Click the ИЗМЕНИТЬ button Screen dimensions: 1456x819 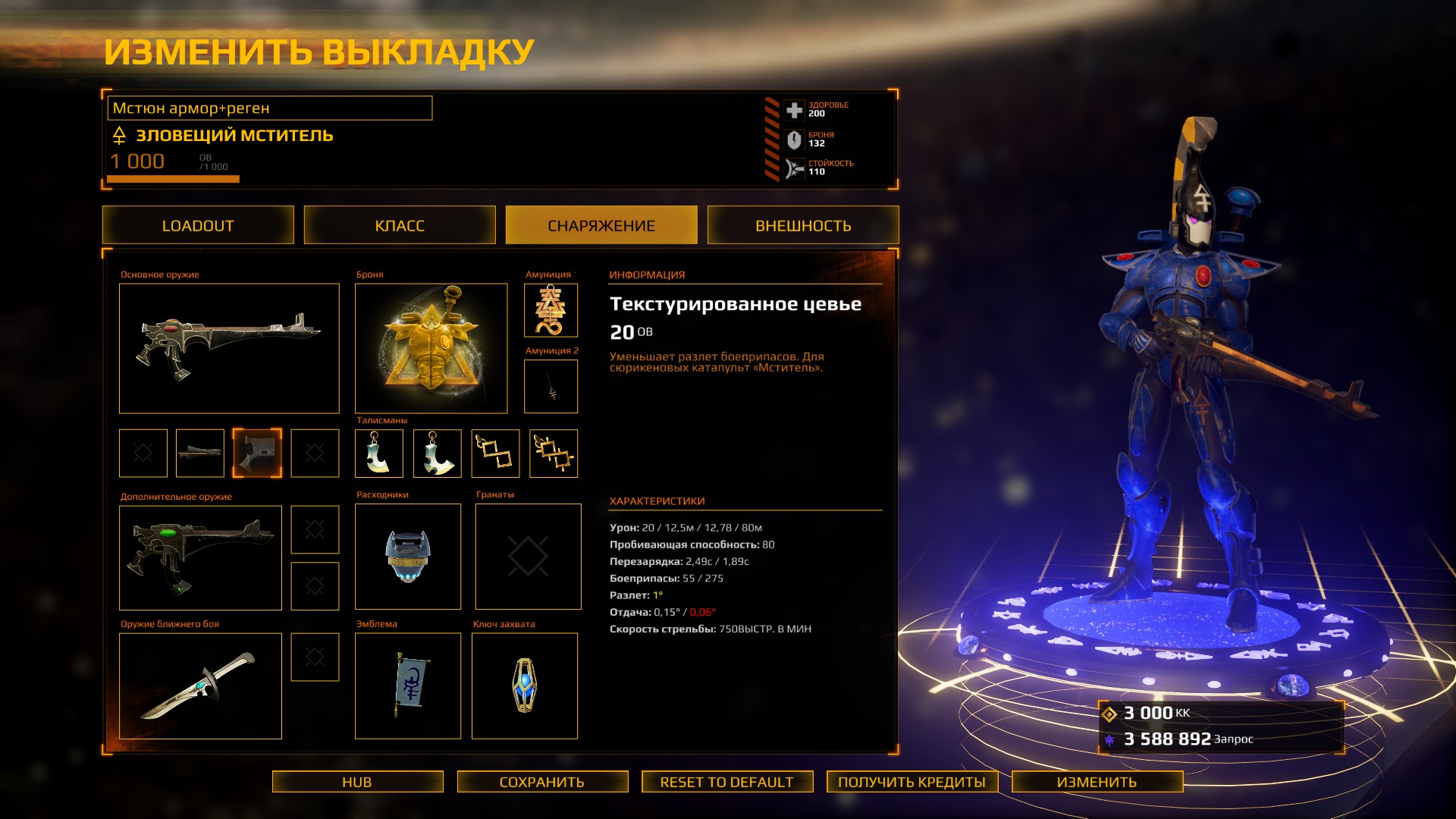[x=1097, y=782]
